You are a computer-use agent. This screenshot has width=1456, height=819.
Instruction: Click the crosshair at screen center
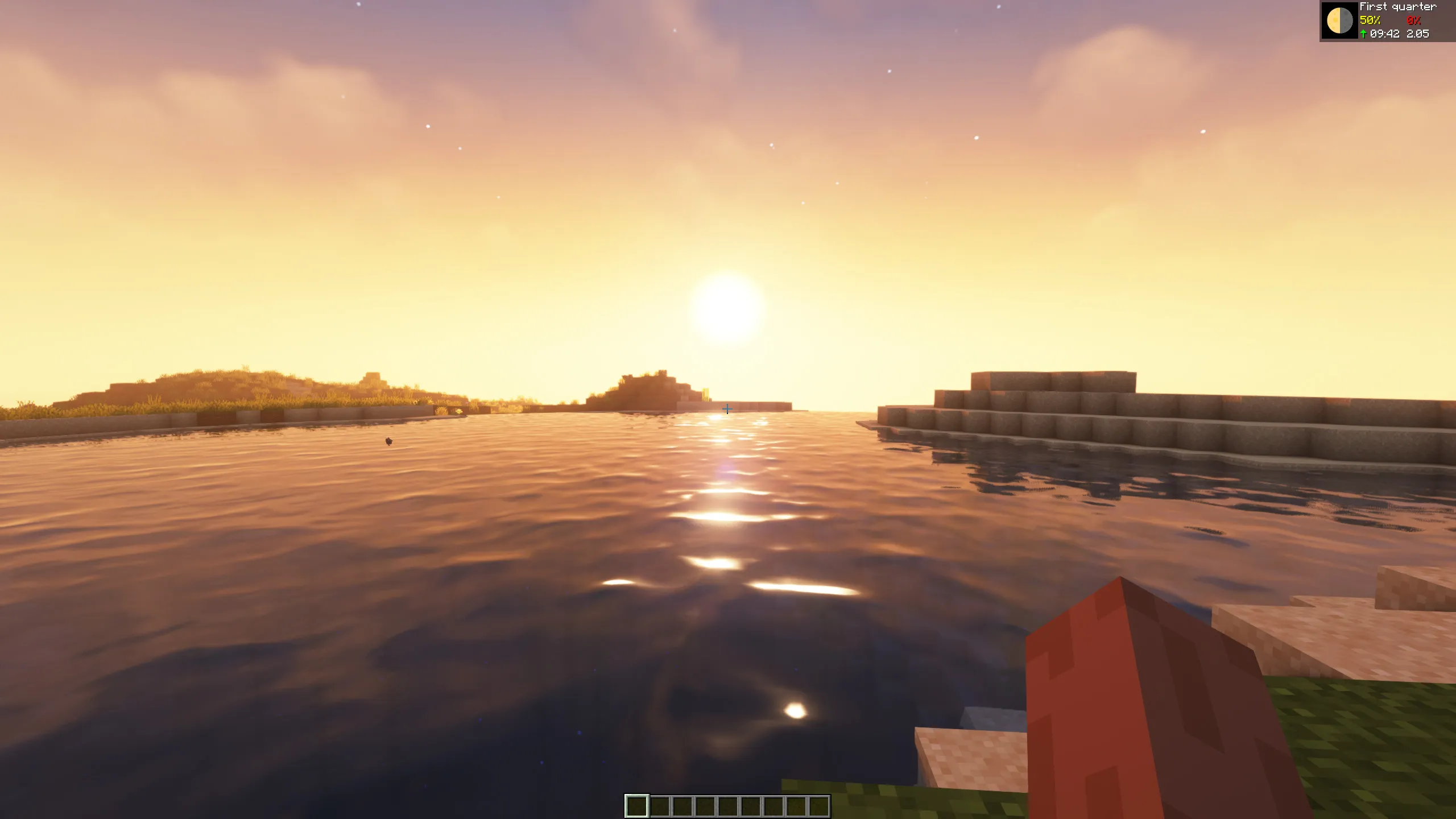click(x=728, y=408)
